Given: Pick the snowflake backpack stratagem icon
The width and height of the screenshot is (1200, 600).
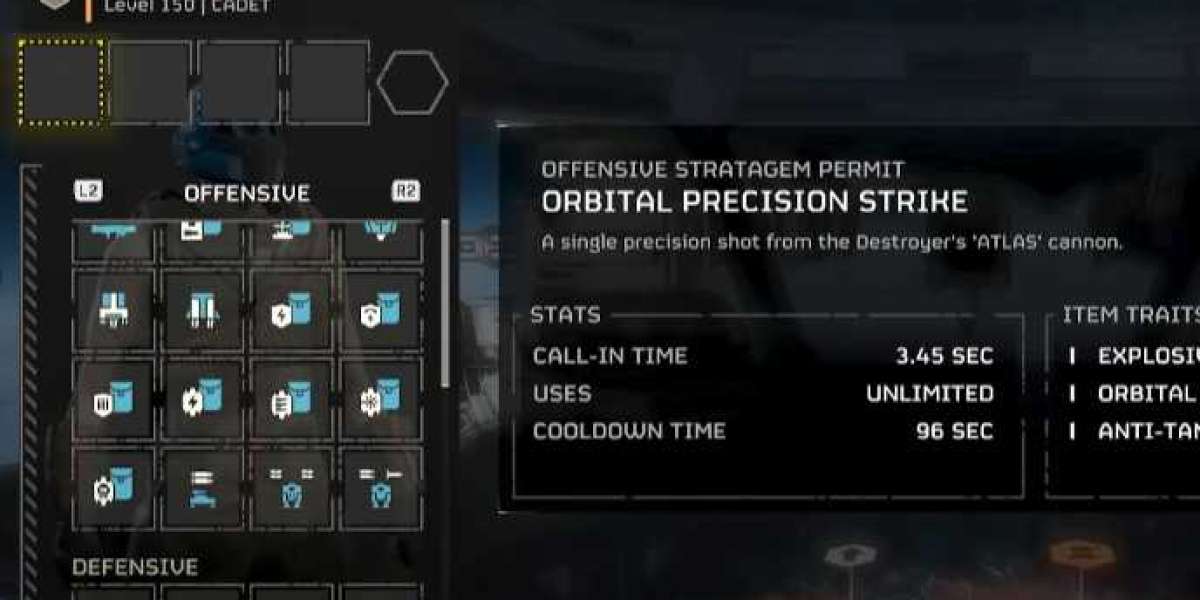Looking at the screenshot, I should [x=381, y=400].
